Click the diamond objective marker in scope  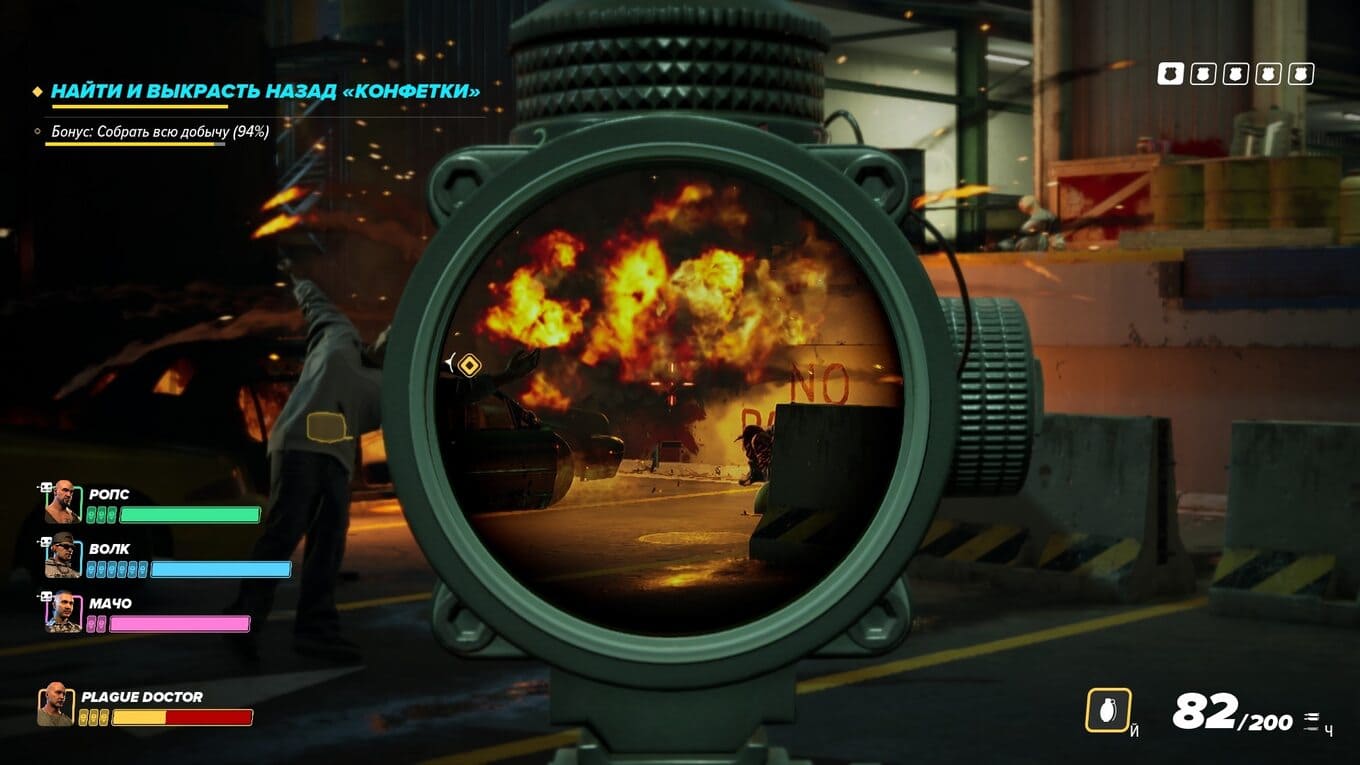tap(468, 365)
